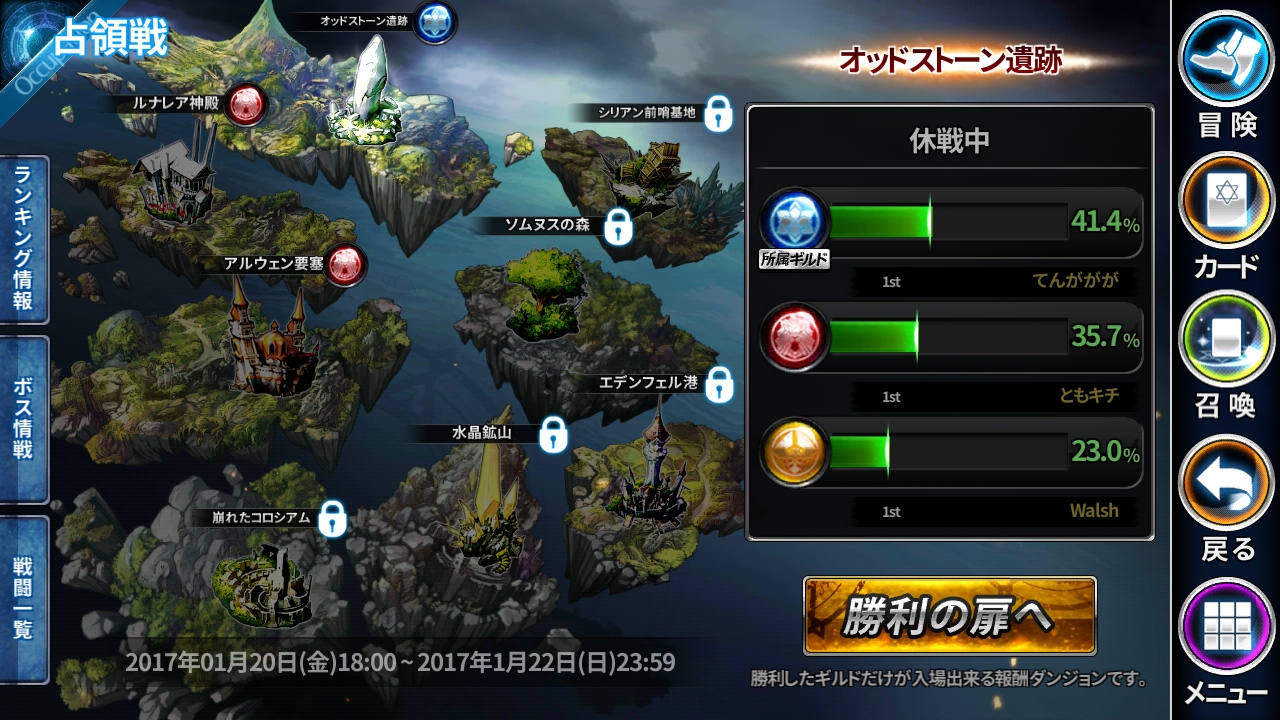Show the ボス情報 boss info tab

(x=24, y=419)
